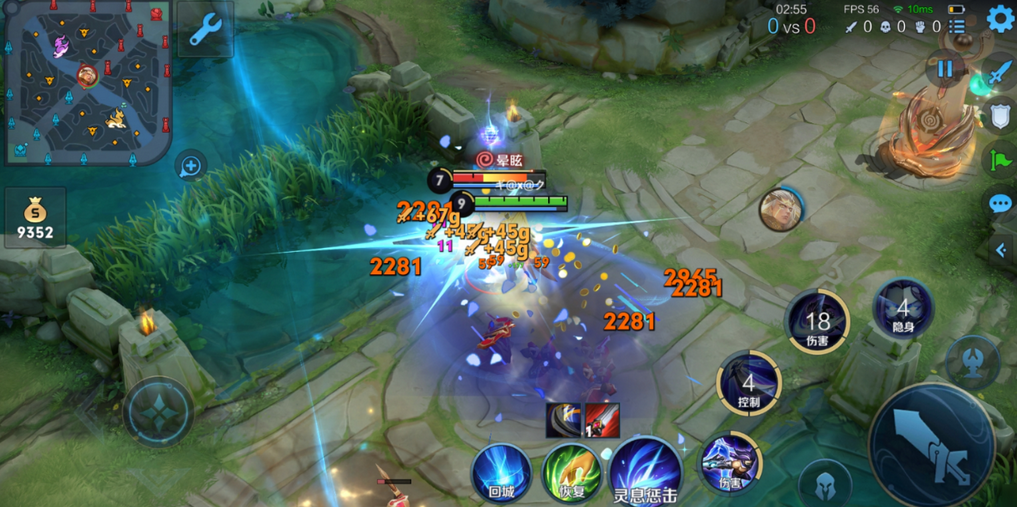The width and height of the screenshot is (1017, 507).
Task: Select the ally hero portrait bubble
Action: pyautogui.click(x=780, y=208)
